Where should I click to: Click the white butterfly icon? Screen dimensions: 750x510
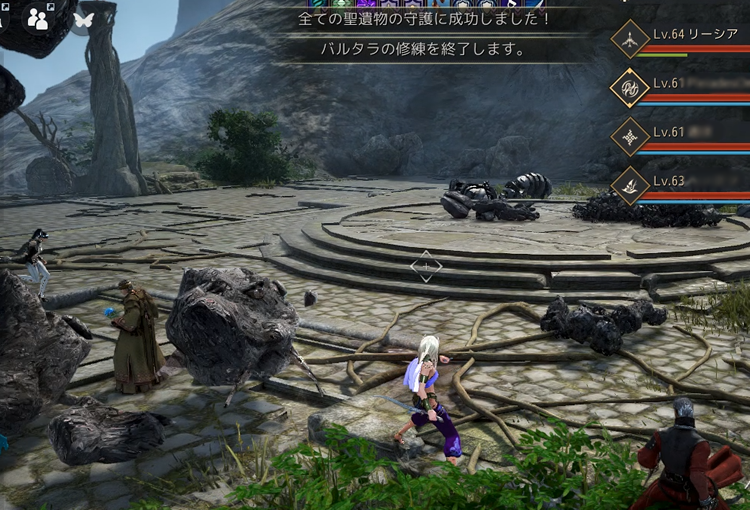coord(83,18)
